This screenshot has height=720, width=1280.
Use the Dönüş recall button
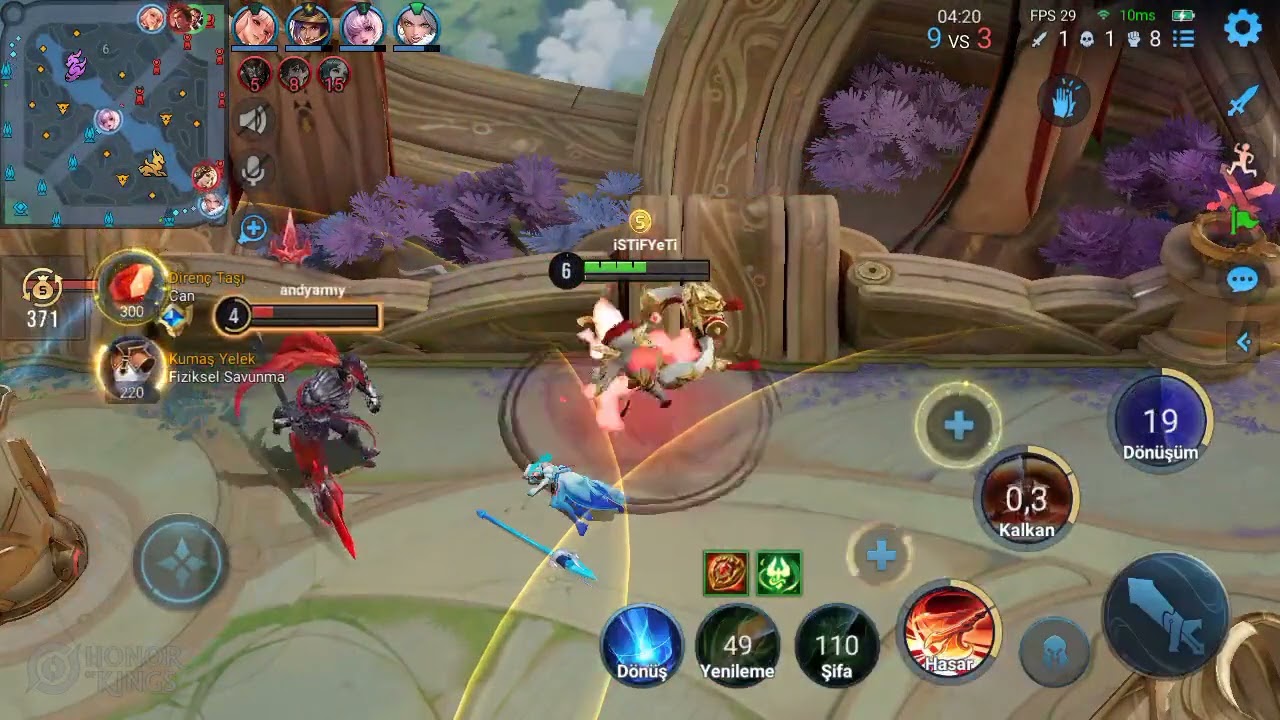(642, 644)
